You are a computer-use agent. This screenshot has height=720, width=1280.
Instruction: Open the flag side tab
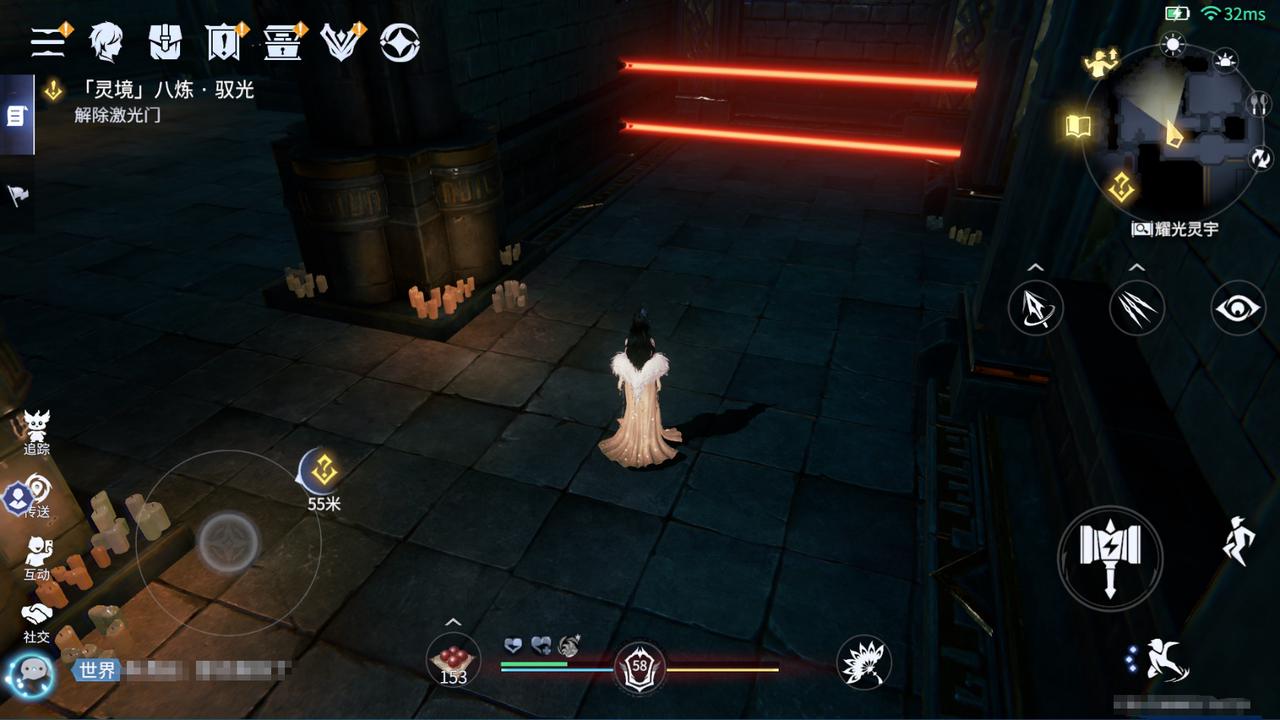coord(17,195)
